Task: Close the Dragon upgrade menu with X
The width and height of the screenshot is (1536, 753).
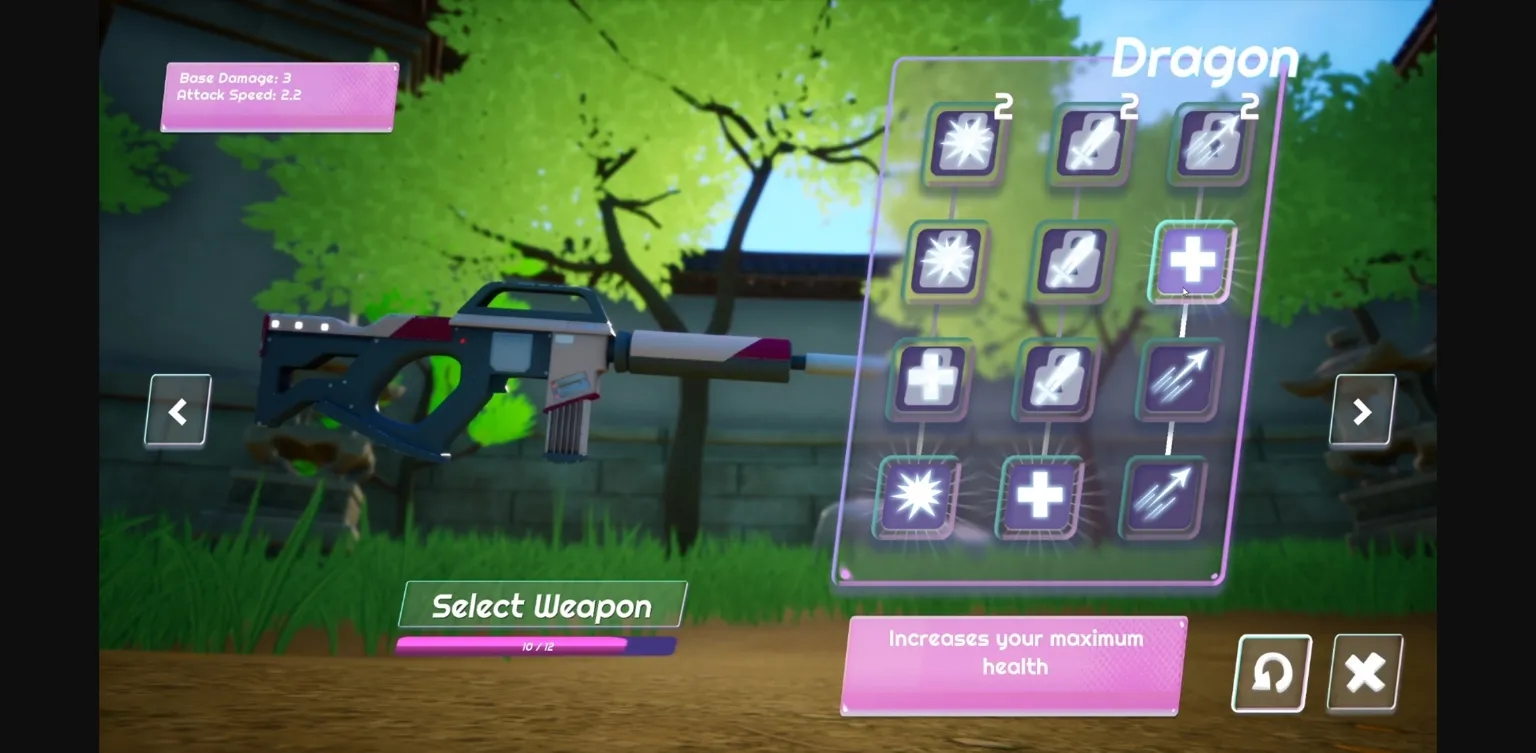Action: 1363,672
